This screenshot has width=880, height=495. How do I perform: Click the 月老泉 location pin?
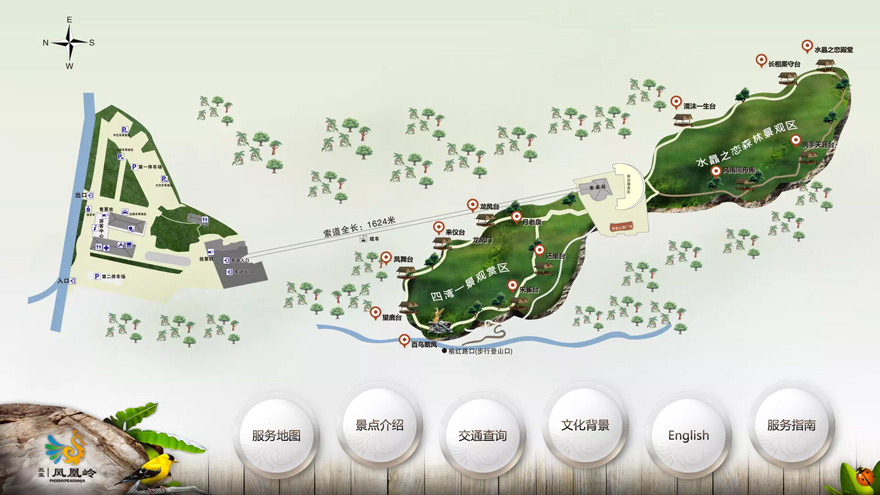point(517,216)
